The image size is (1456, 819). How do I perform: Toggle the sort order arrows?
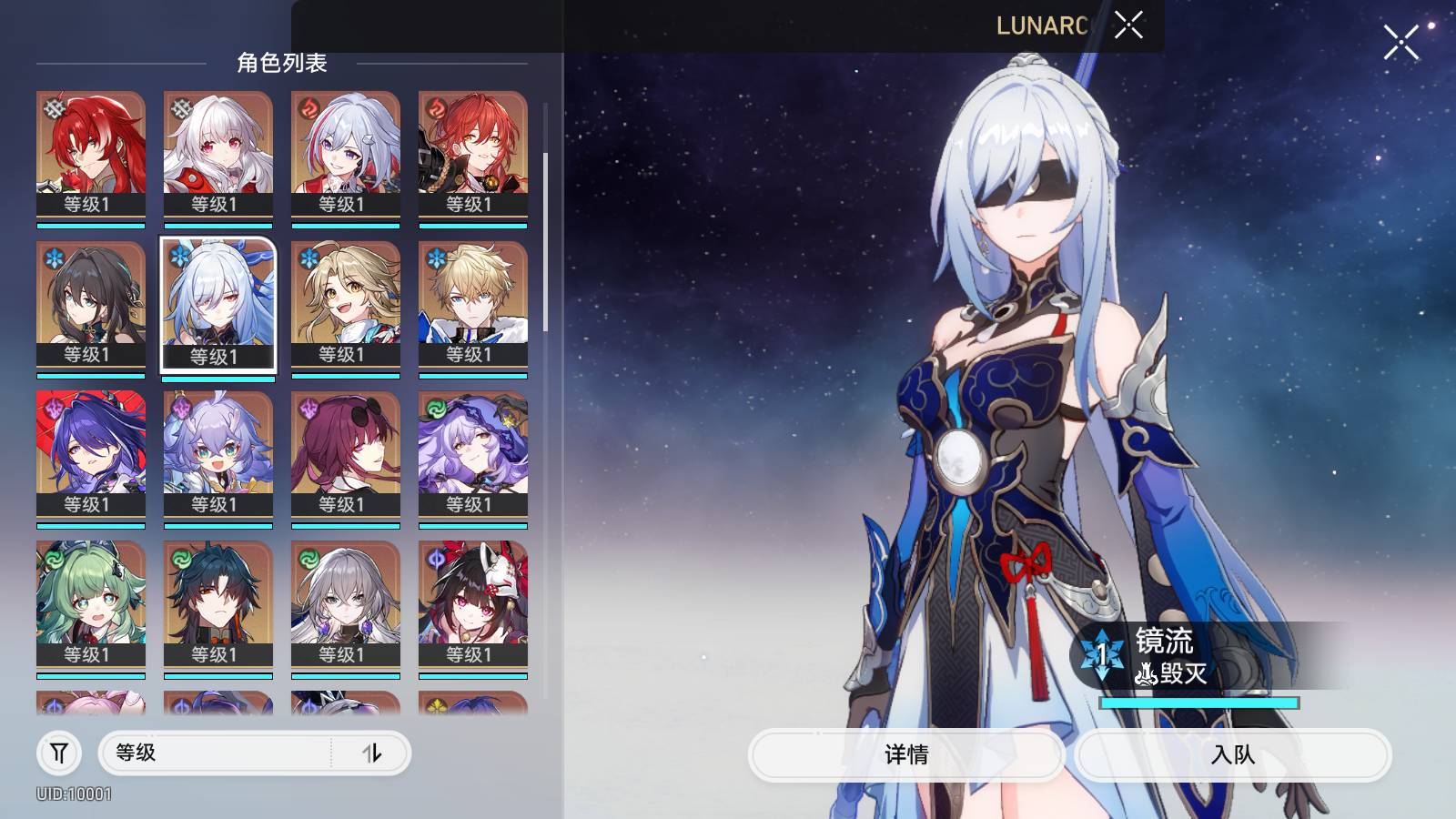[x=372, y=753]
